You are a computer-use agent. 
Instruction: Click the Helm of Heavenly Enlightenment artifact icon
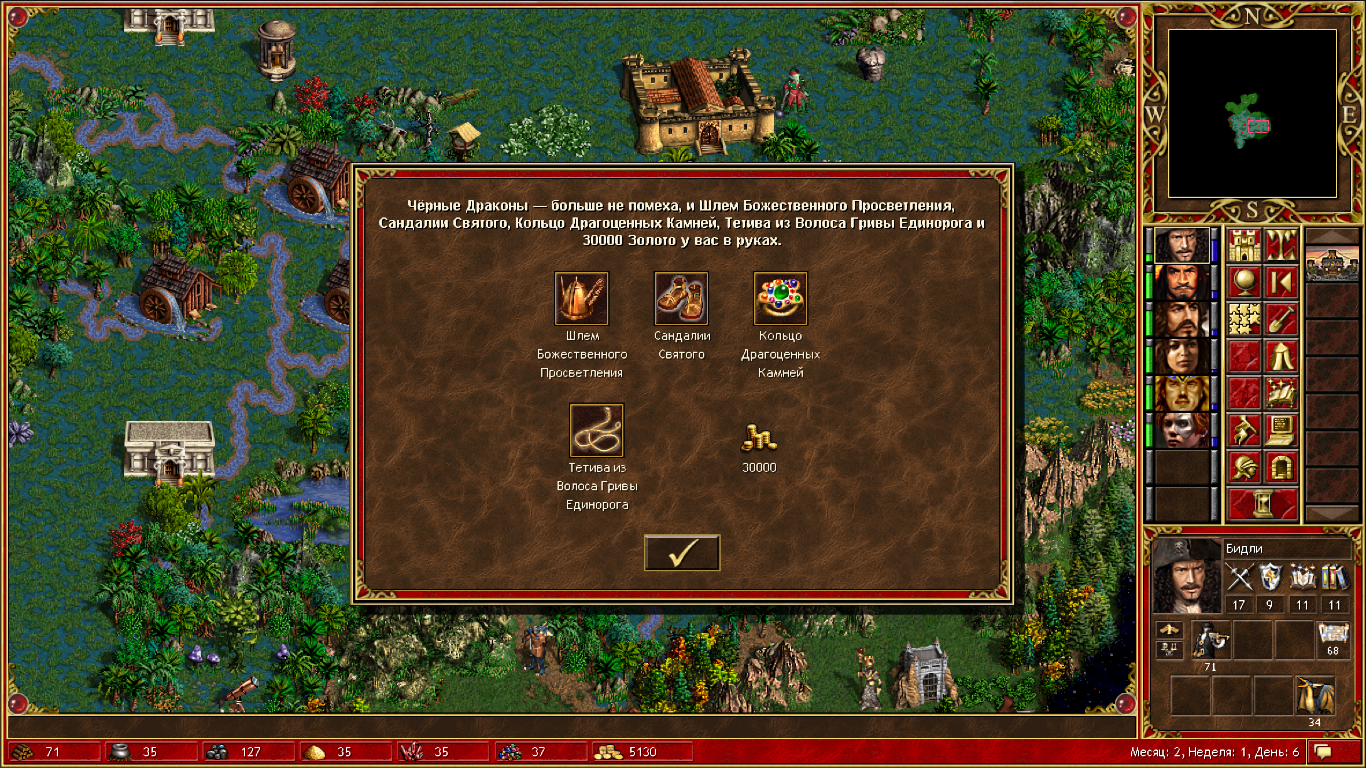581,299
